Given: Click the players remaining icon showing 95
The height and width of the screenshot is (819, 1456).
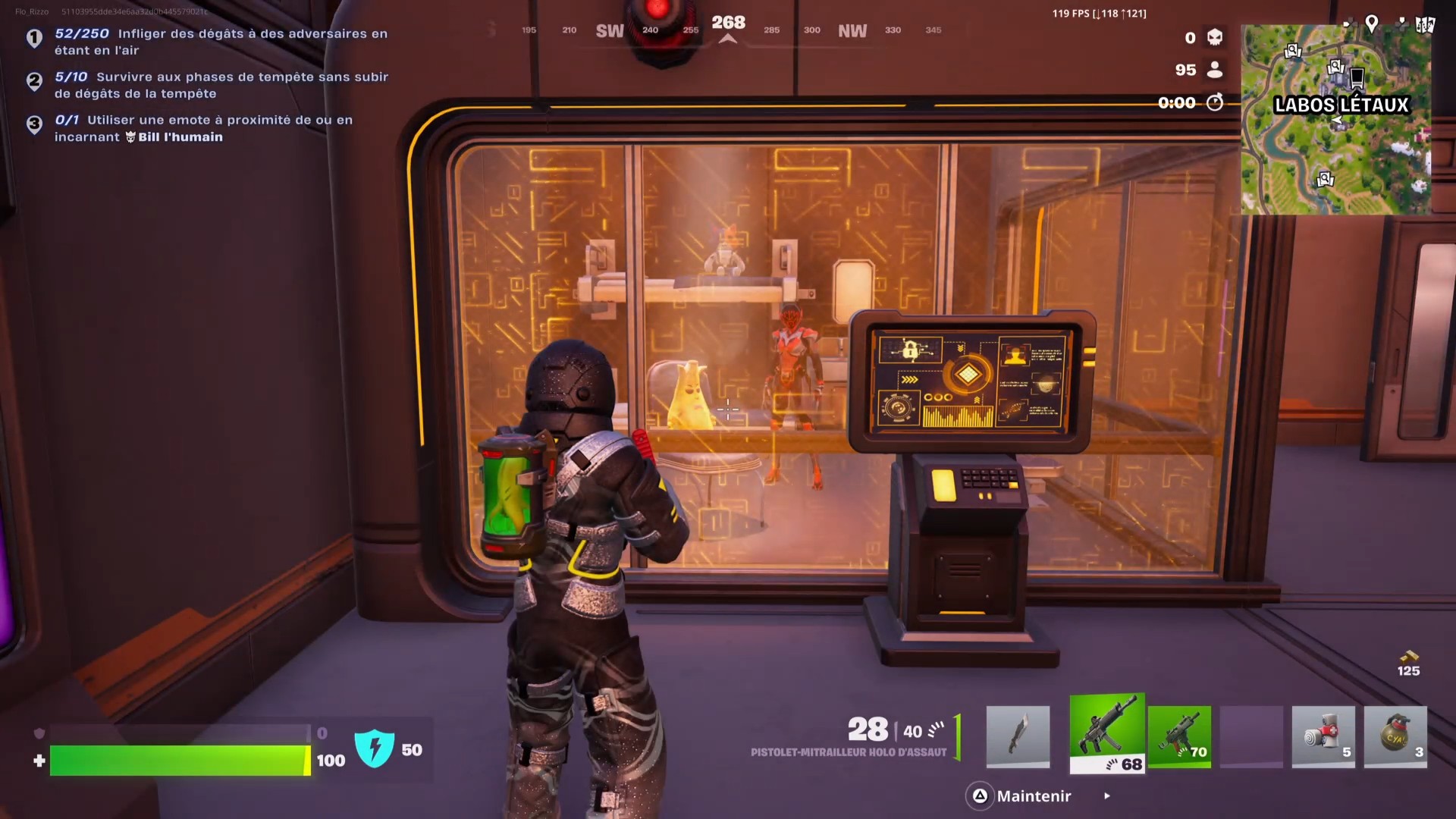Looking at the screenshot, I should [x=1214, y=70].
